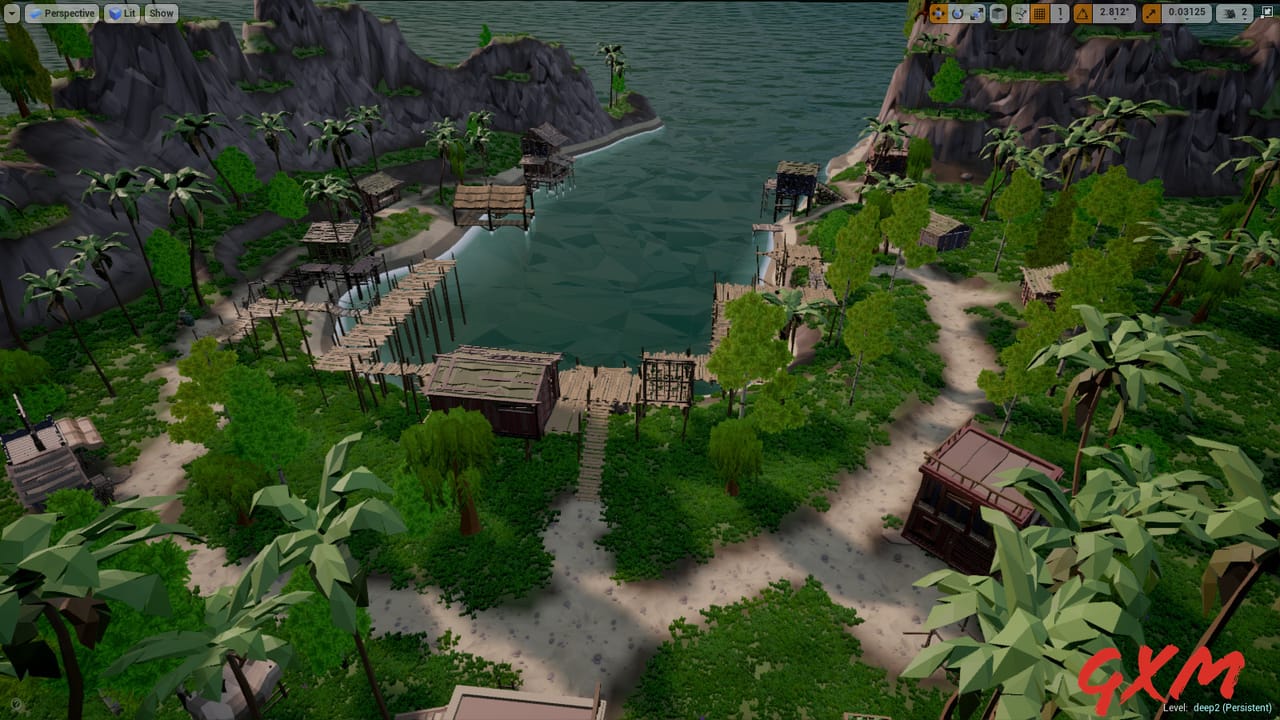The image size is (1280, 720).
Task: Select the Translate tool
Action: (x=938, y=13)
